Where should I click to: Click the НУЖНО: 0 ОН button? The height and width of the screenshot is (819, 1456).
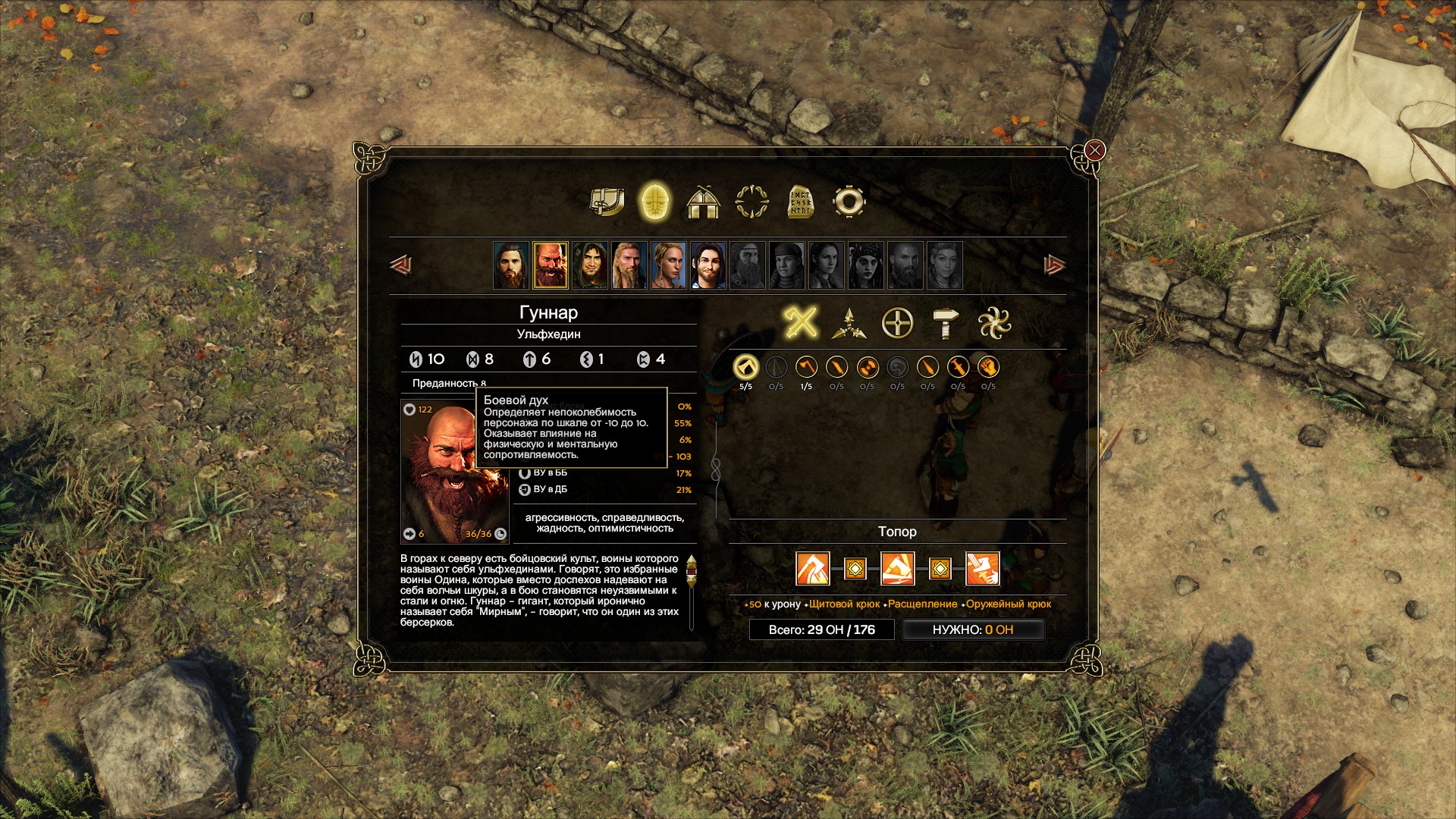coord(973,629)
